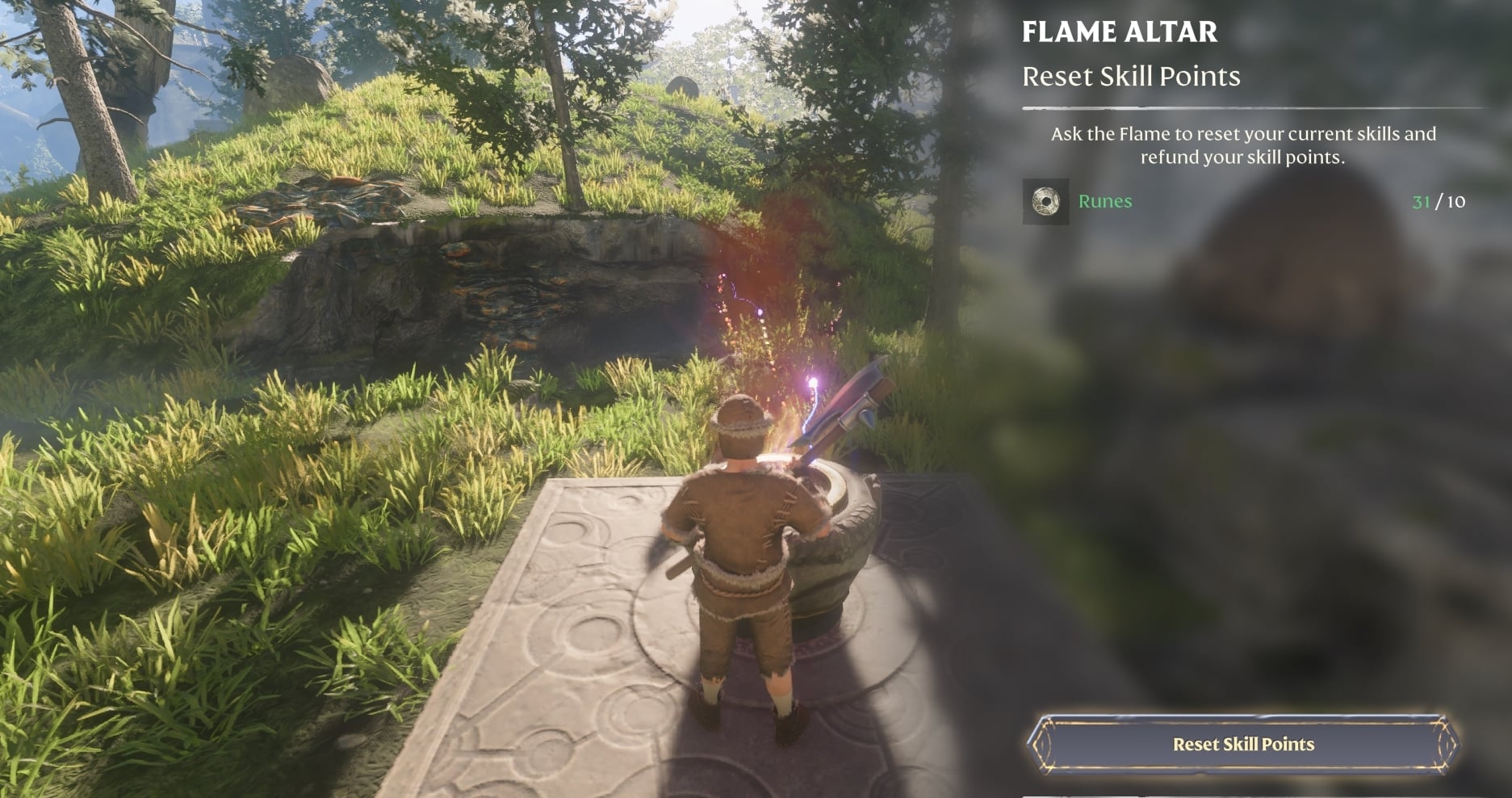This screenshot has height=798, width=1512.
Task: Click the required cost value 10
Action: pos(1455,202)
